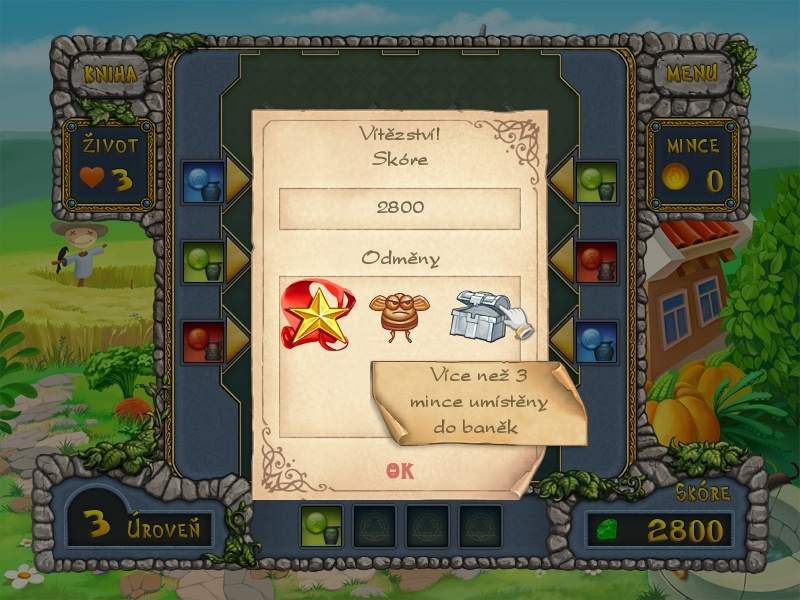Confirm the victory dialog with OK

pyautogui.click(x=399, y=471)
